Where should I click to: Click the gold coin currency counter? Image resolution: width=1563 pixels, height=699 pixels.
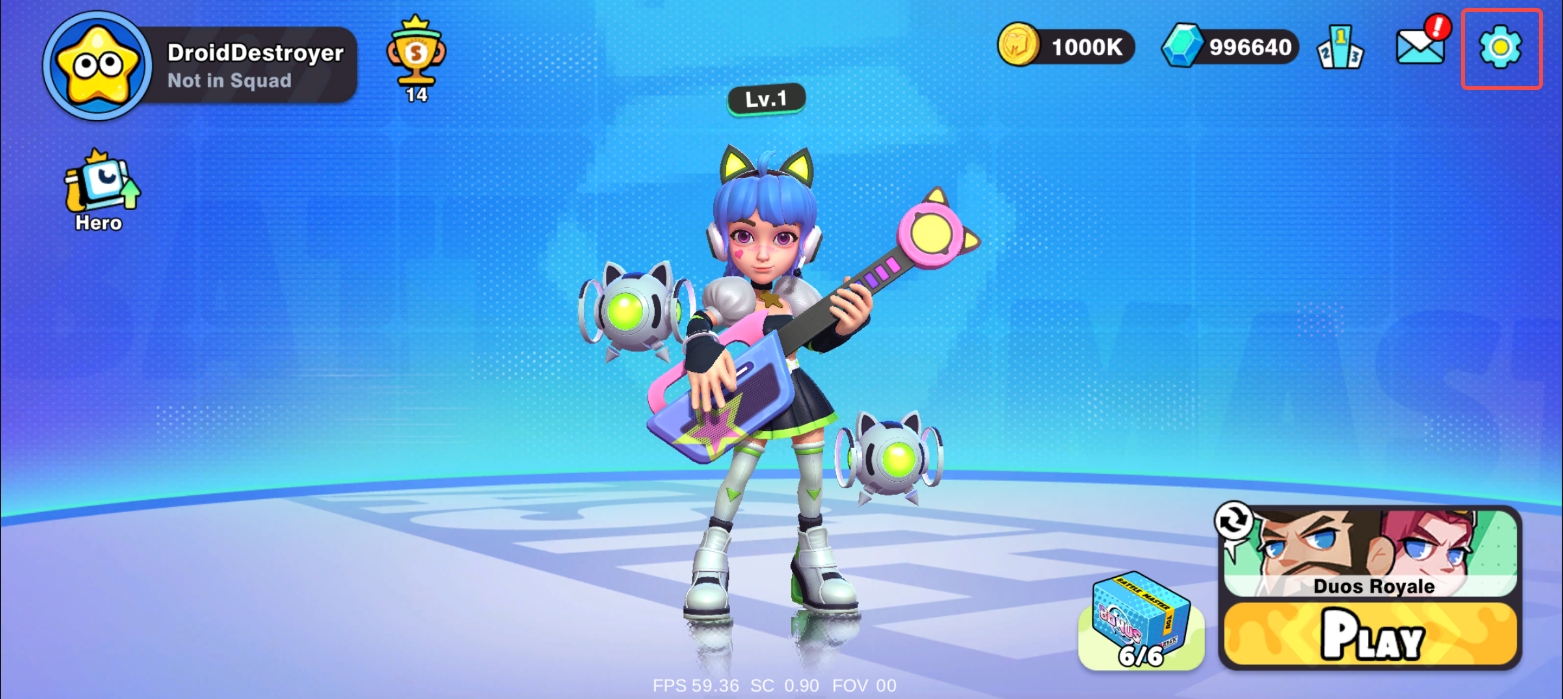1066,46
